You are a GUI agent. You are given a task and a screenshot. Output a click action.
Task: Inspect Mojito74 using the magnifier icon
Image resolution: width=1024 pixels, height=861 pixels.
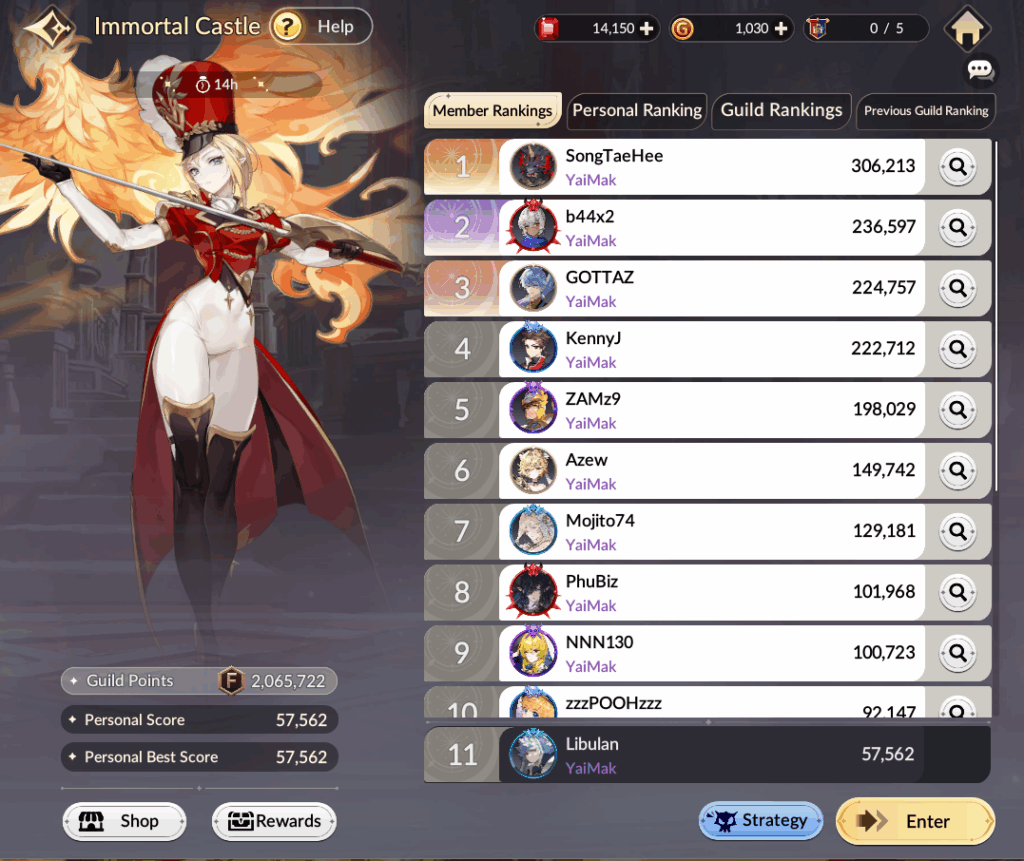[x=958, y=531]
